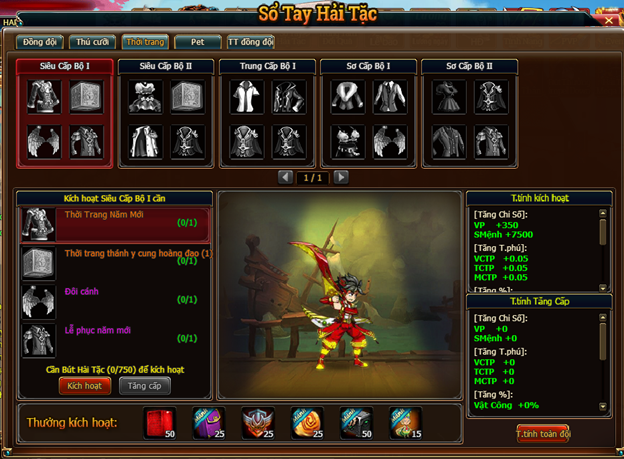Viewport: 624px width, 459px height.
Task: Select the Trung Cấp Bộ I set
Action: pos(267,67)
